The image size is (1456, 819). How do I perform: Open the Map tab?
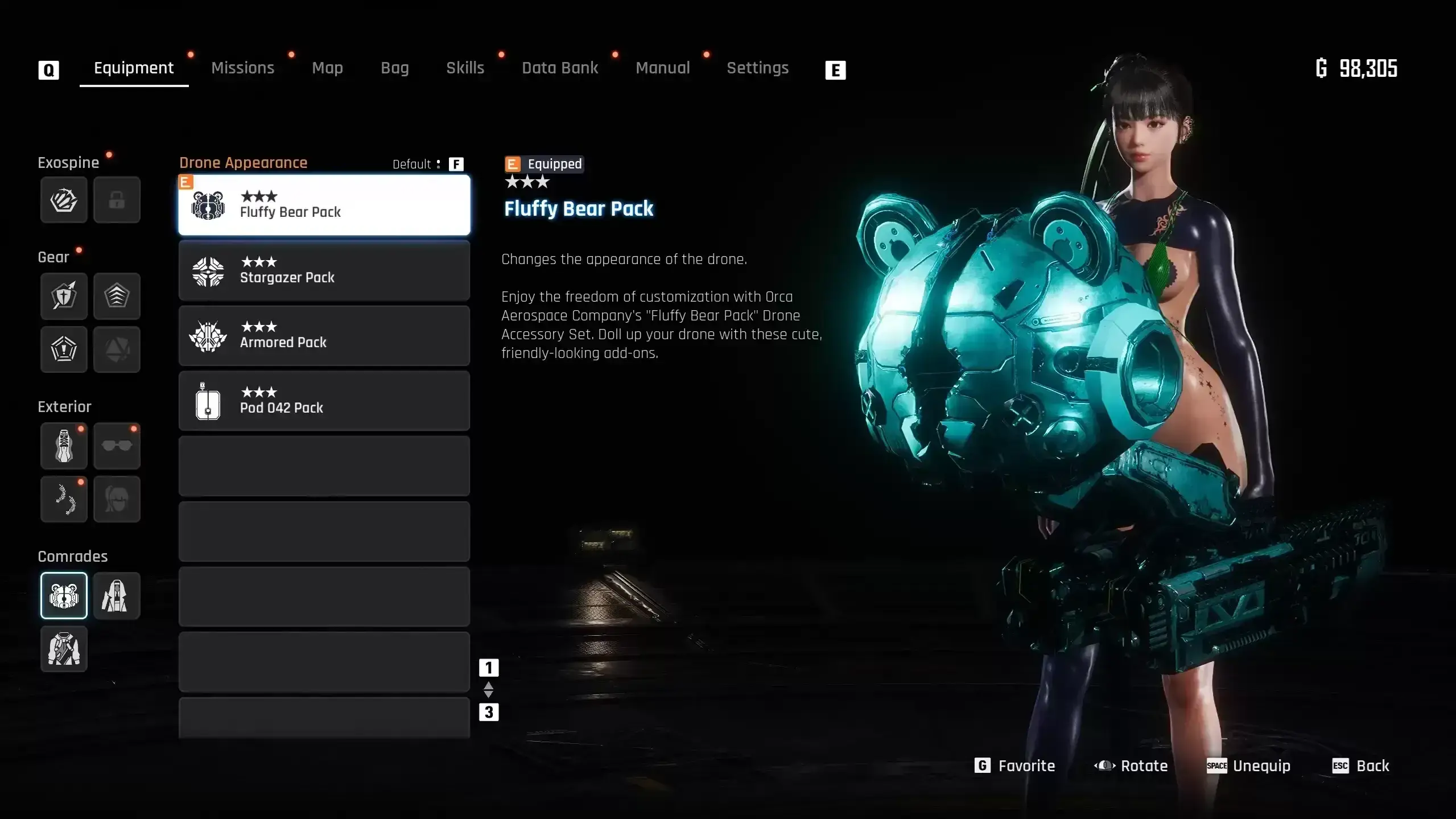tap(327, 68)
